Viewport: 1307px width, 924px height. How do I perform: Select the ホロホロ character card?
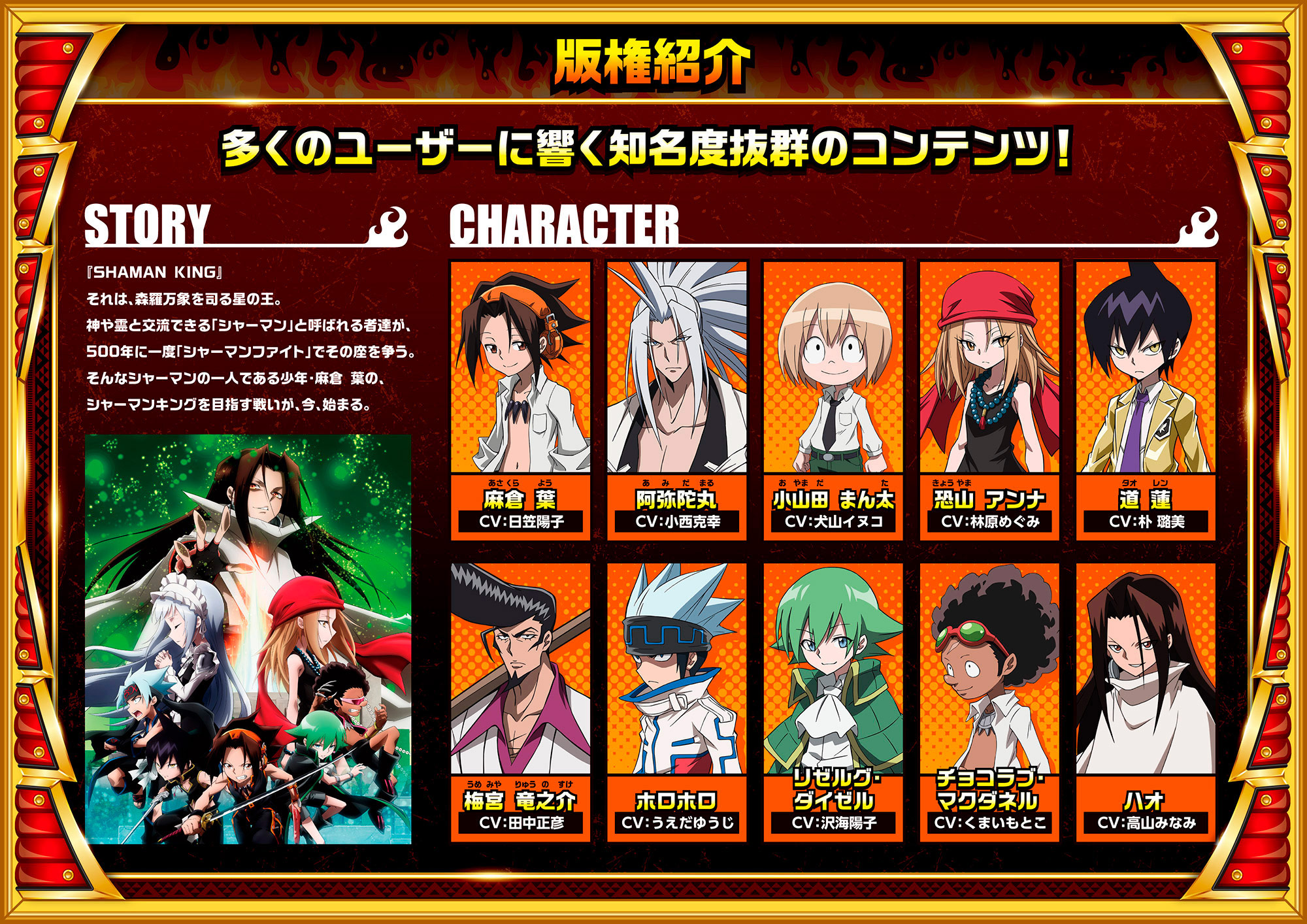click(676, 702)
